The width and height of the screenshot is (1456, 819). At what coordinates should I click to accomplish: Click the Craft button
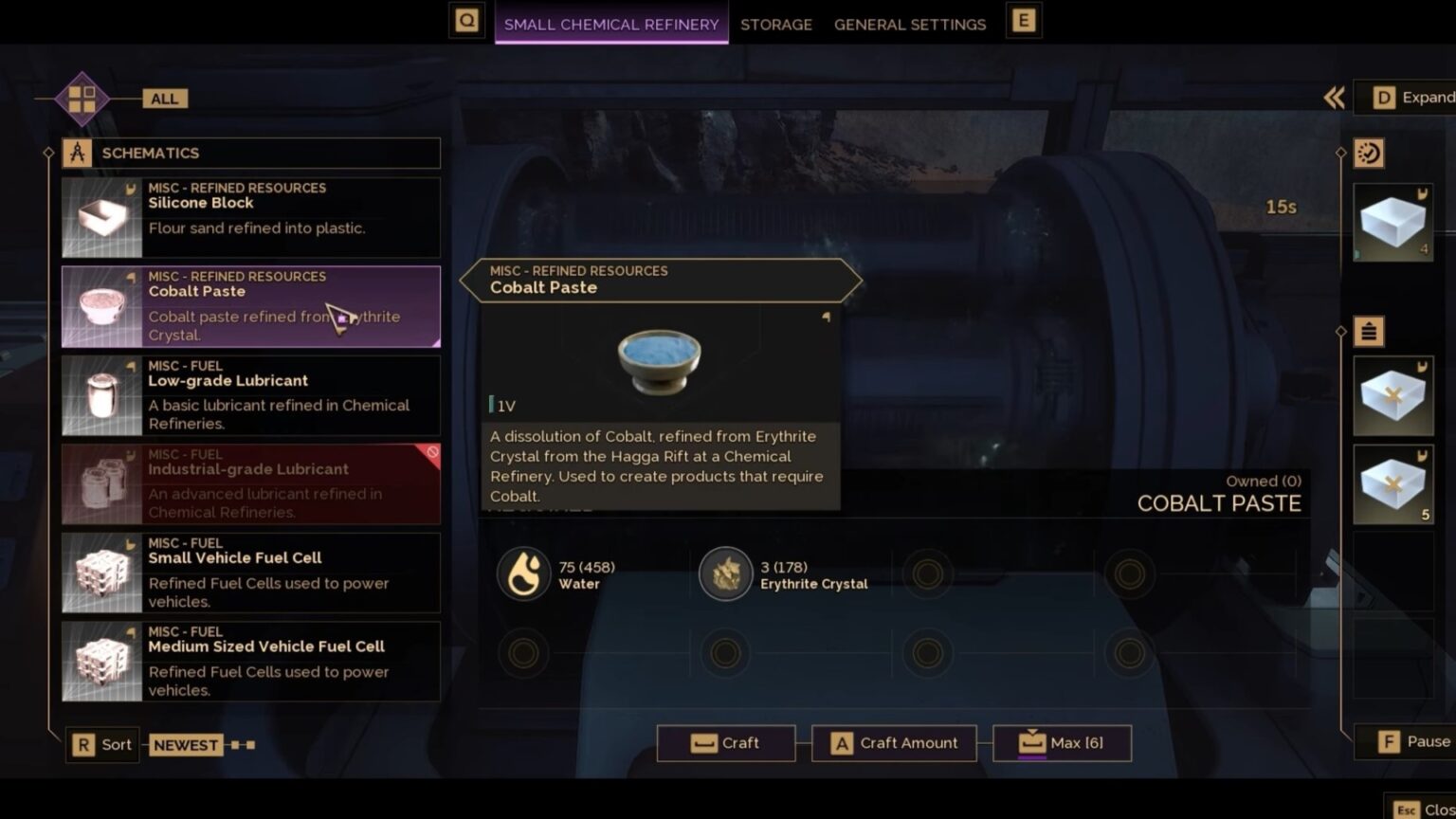pos(726,743)
